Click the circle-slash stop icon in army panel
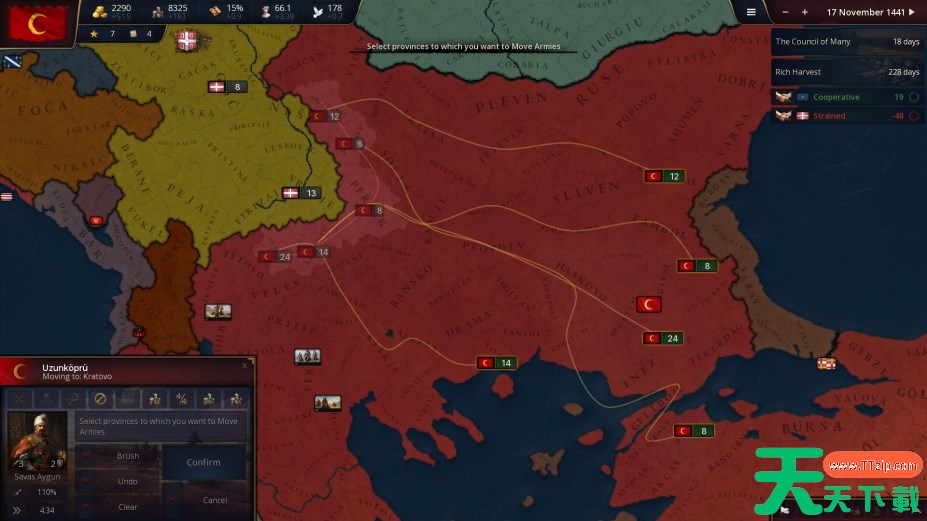Image resolution: width=927 pixels, height=521 pixels. (99, 399)
